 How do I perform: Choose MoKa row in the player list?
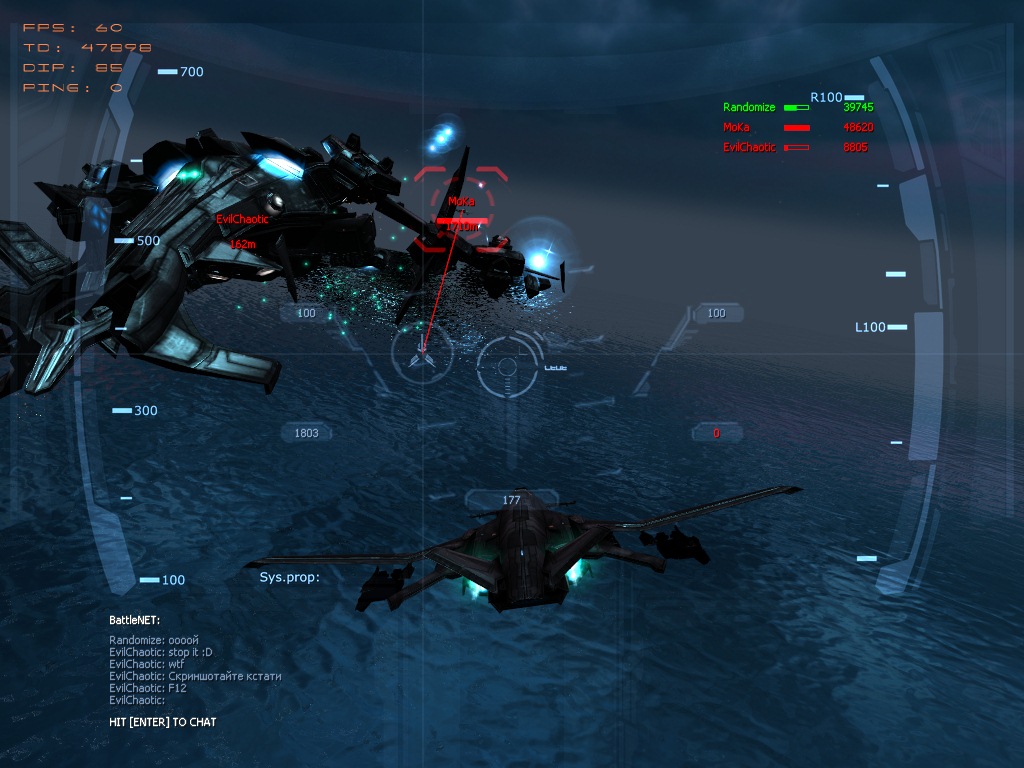(x=736, y=127)
